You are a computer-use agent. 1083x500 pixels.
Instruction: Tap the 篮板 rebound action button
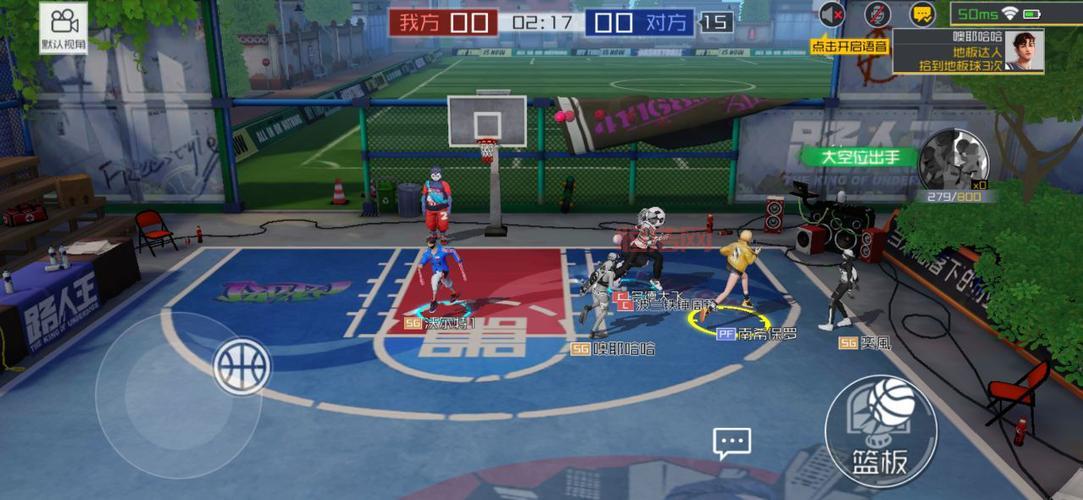click(880, 431)
